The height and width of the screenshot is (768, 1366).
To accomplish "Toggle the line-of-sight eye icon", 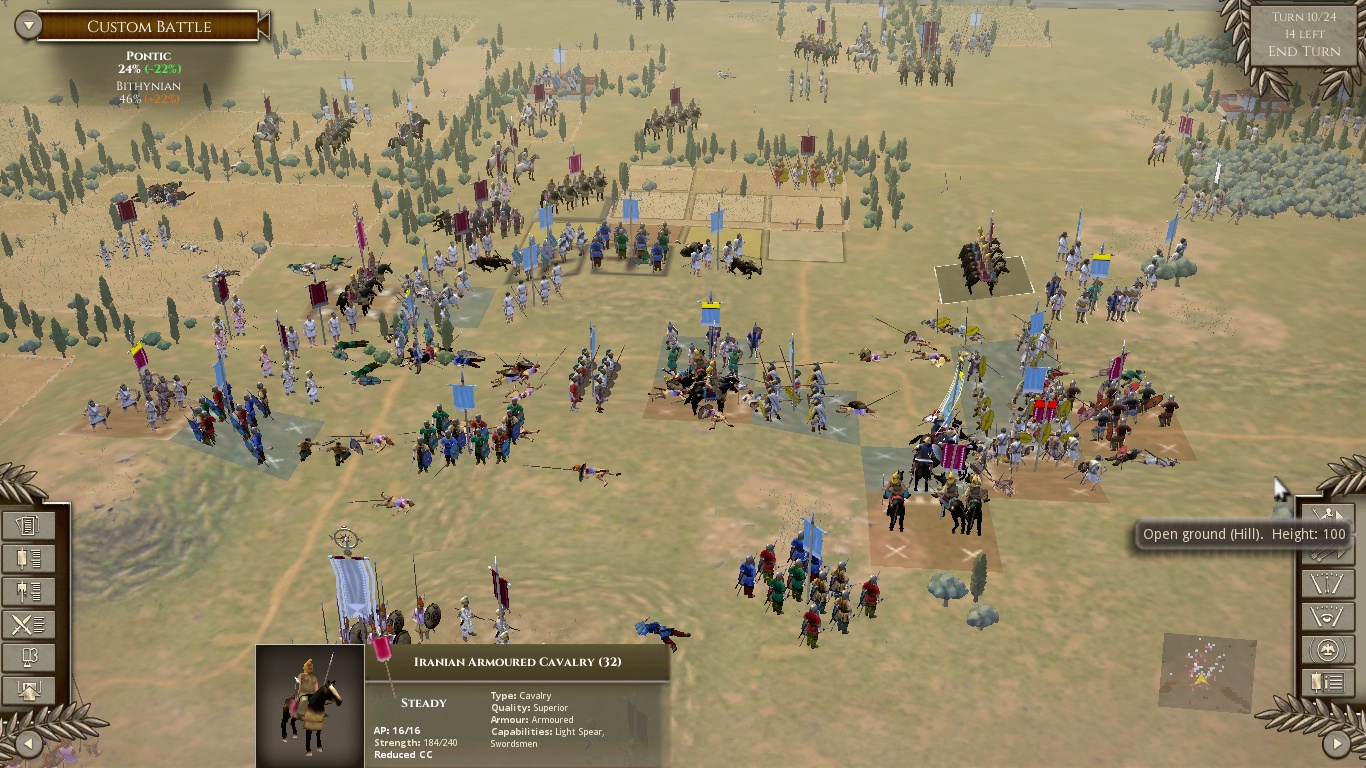I will click(1328, 617).
